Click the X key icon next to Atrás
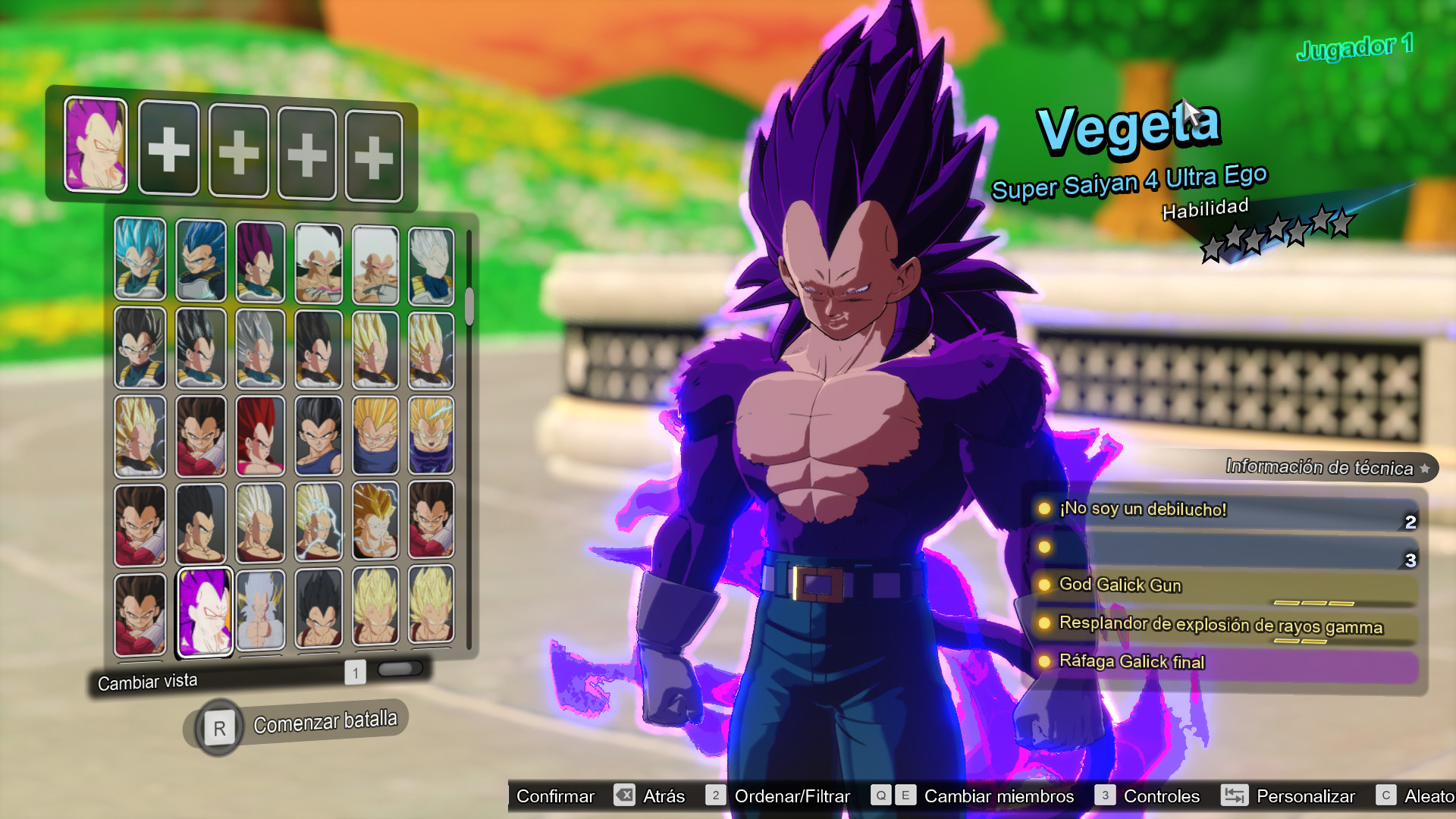The width and height of the screenshot is (1456, 819). (x=623, y=796)
